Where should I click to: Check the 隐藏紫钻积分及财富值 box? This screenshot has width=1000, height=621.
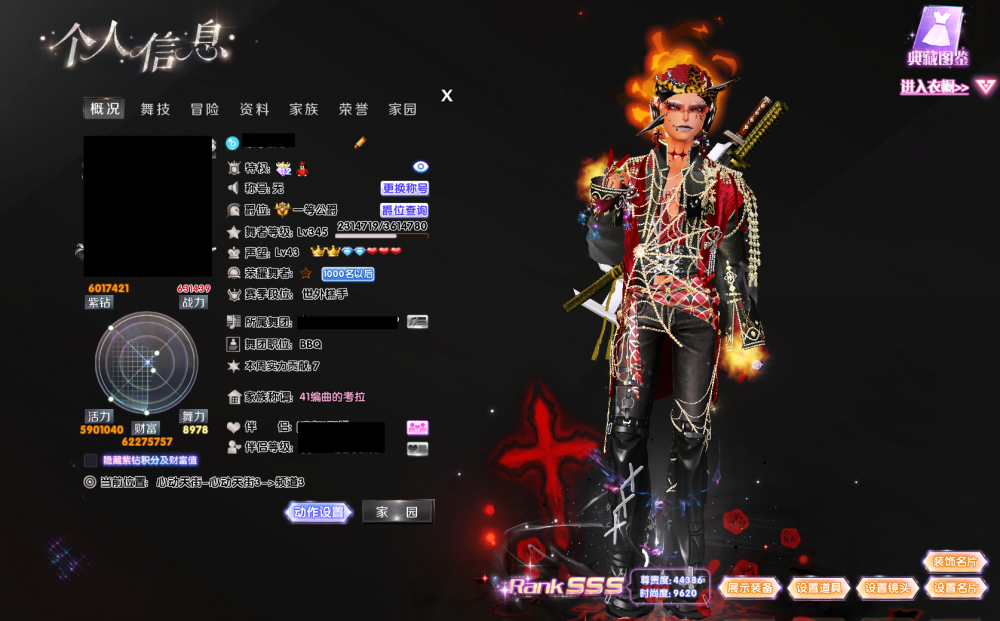tap(91, 460)
